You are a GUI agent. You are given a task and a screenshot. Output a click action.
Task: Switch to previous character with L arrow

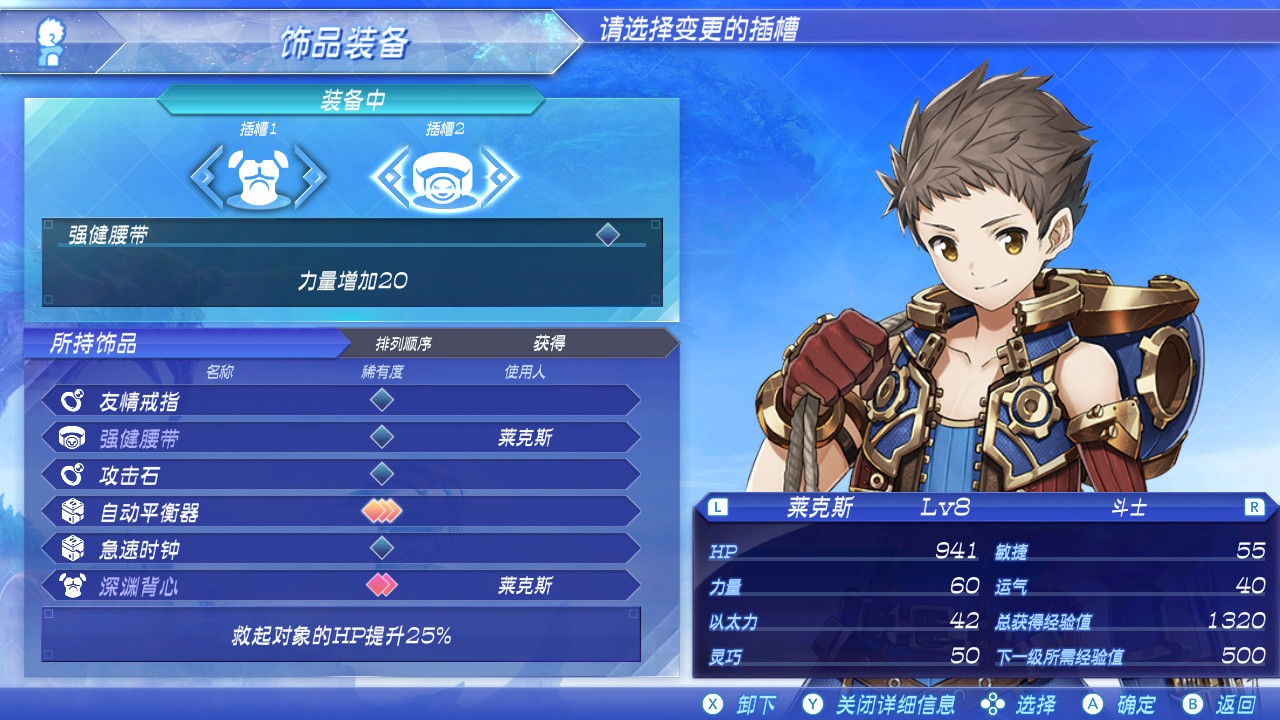tap(717, 507)
